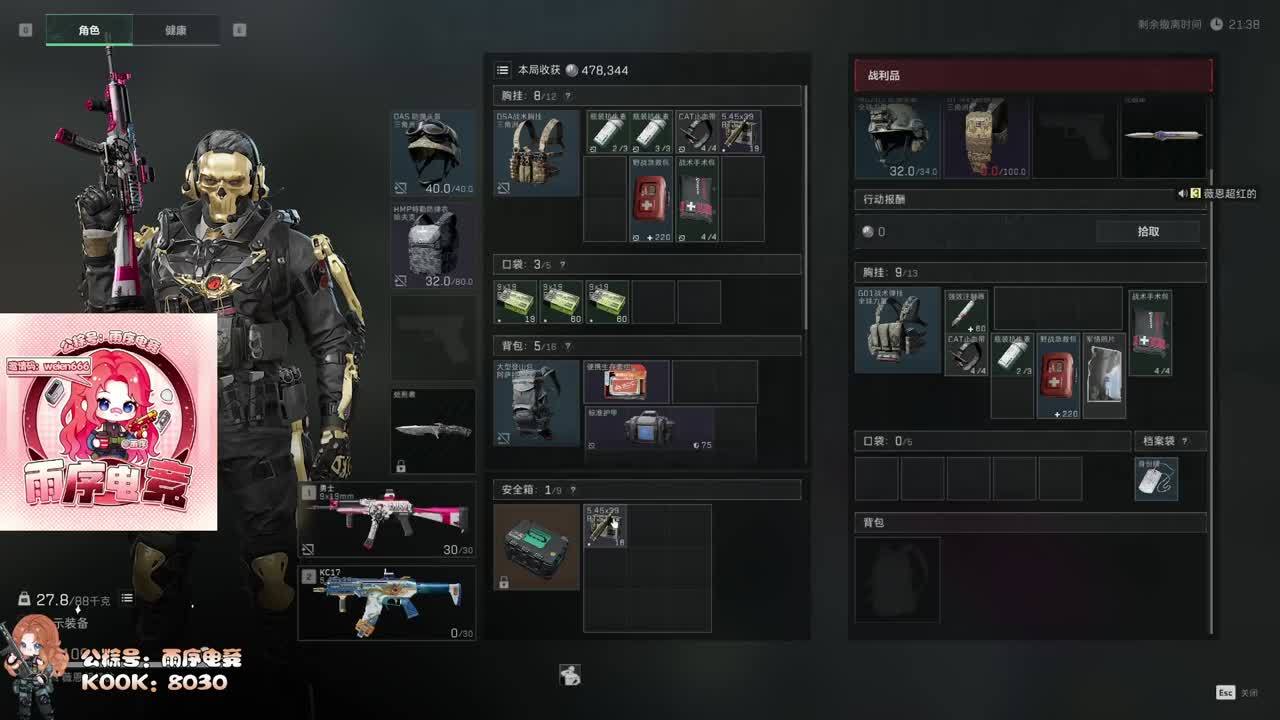Viewport: 1280px width, 720px height.
Task: Select the G01 chest rig in loot
Action: pos(897,330)
